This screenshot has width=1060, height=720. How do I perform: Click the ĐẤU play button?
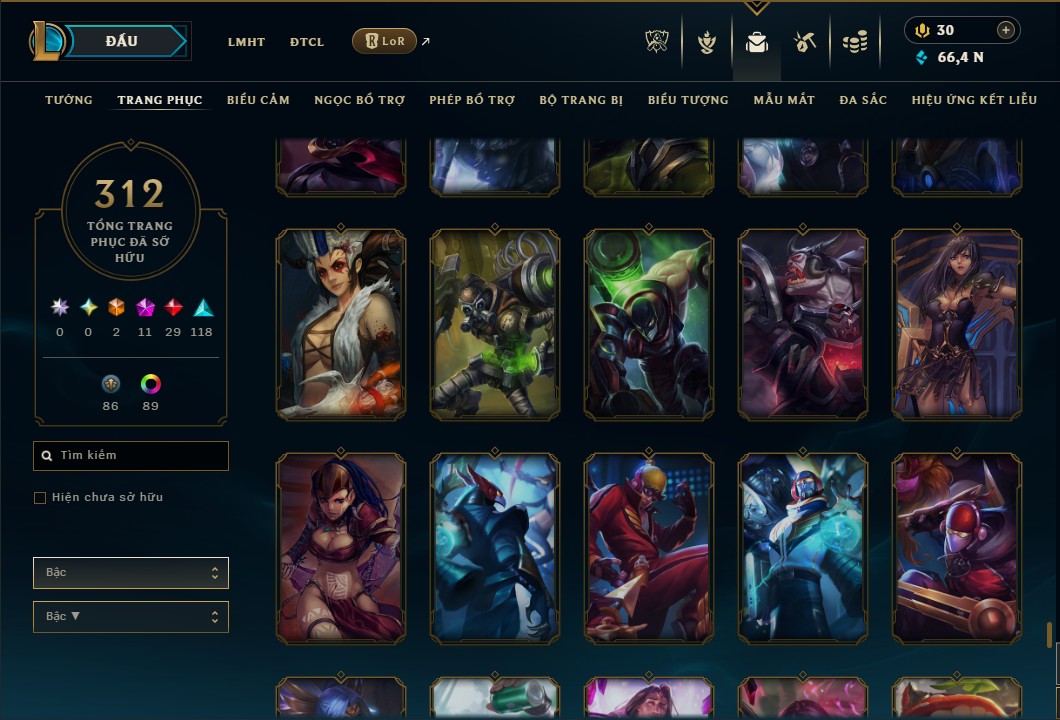pyautogui.click(x=122, y=41)
